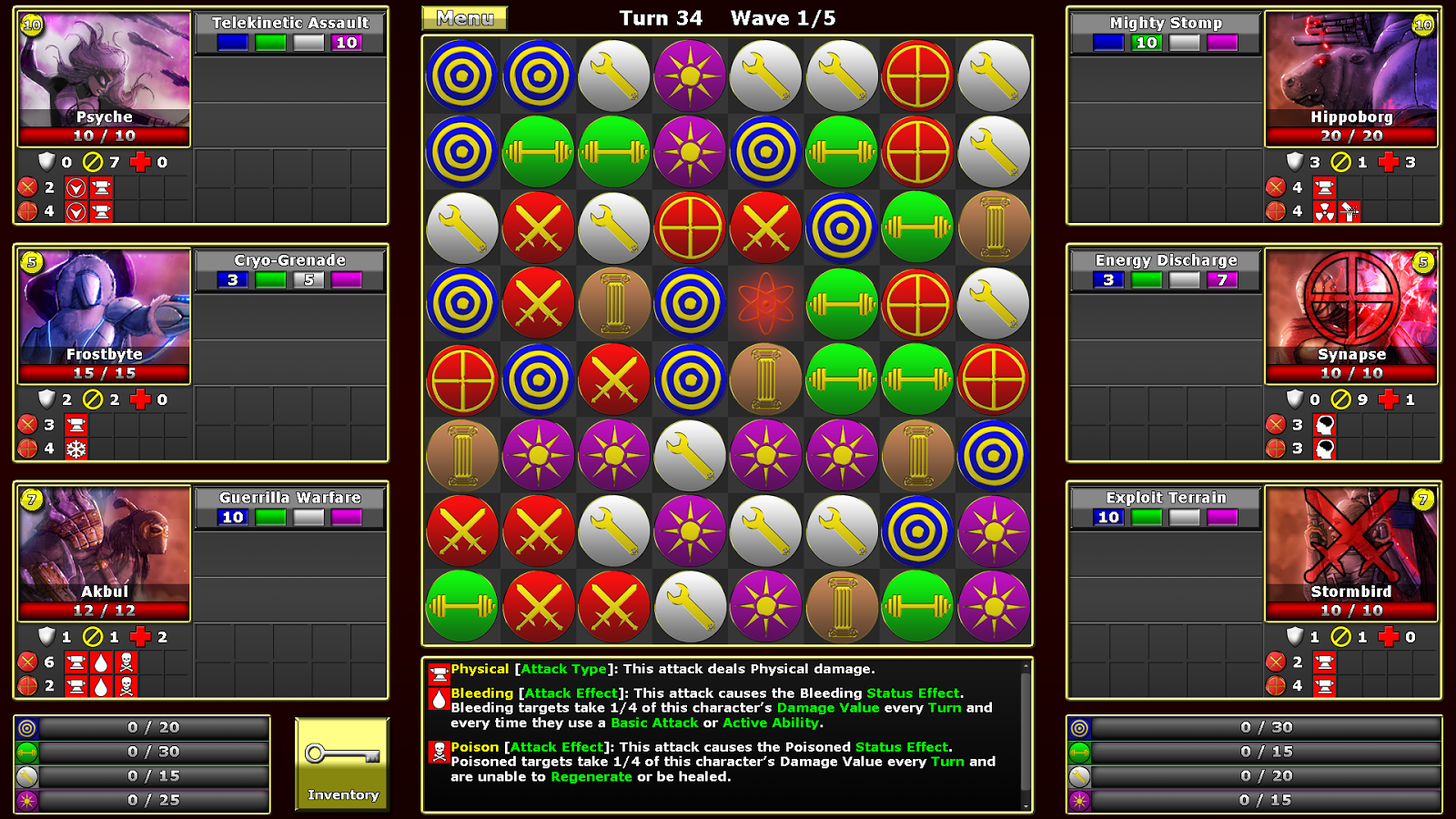Click Synapse's brain attack-effect icon
This screenshot has height=819, width=1456.
pos(1323,424)
